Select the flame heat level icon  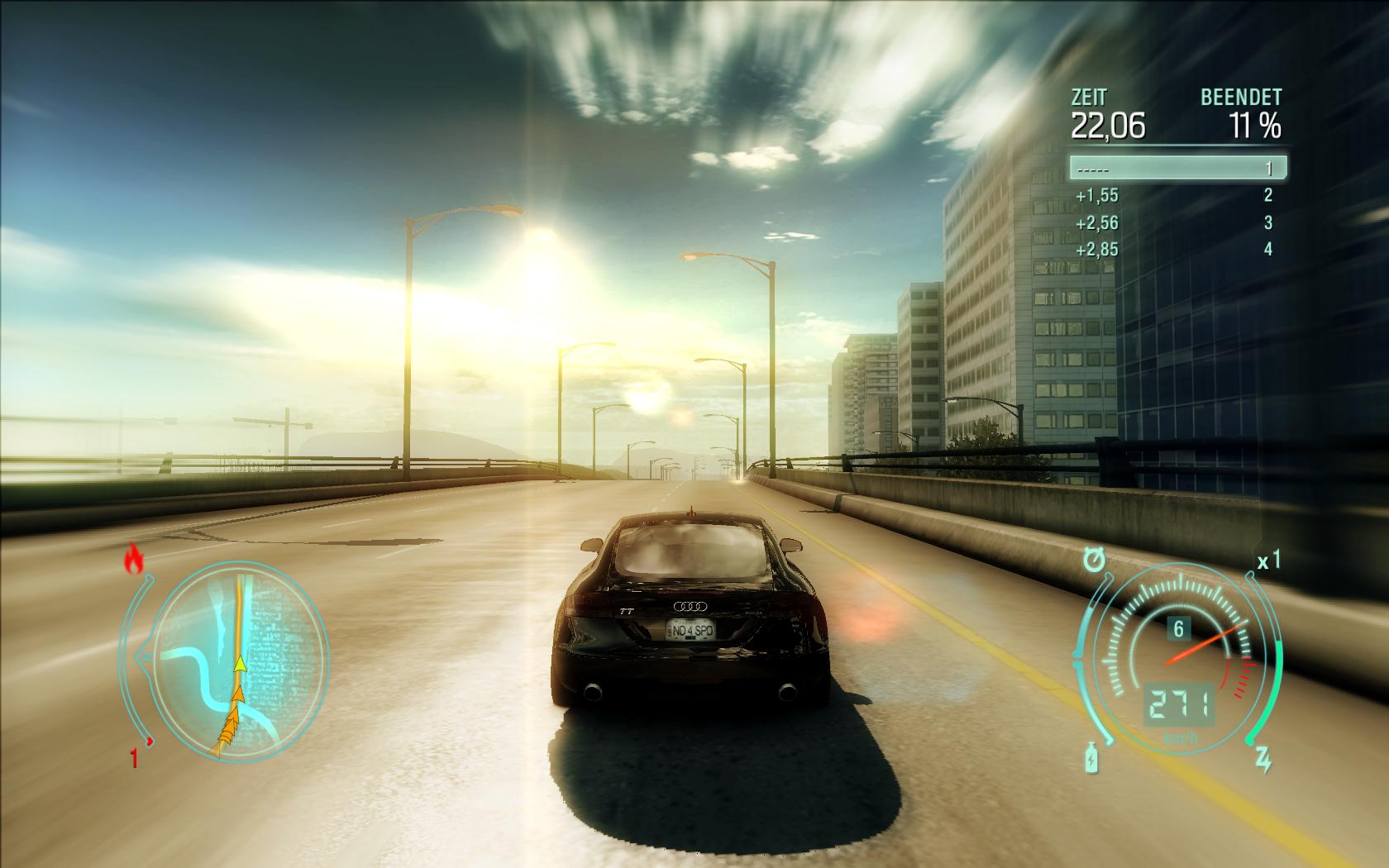pos(133,560)
